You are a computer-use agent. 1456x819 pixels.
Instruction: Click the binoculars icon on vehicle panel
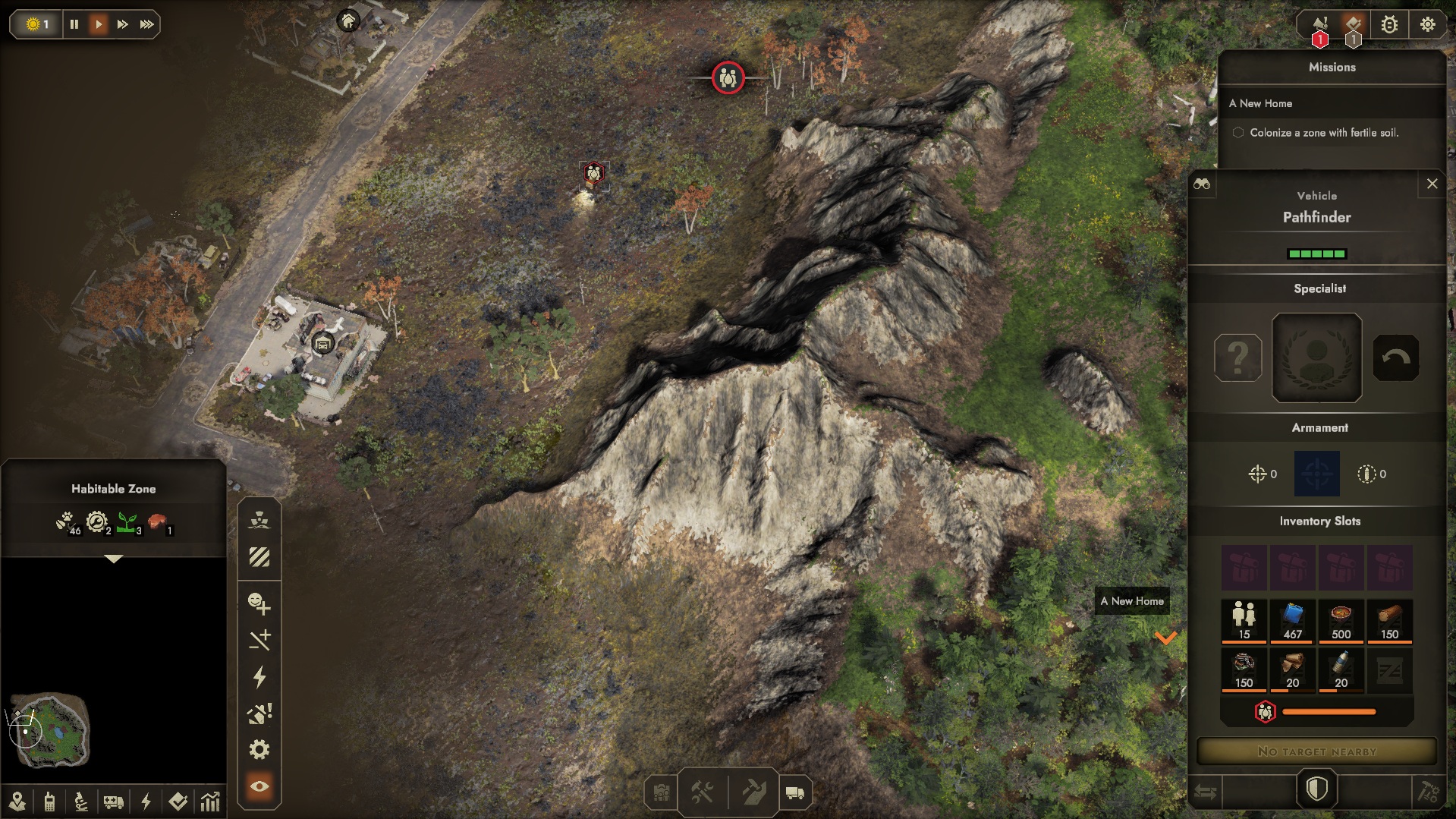pos(1202,184)
